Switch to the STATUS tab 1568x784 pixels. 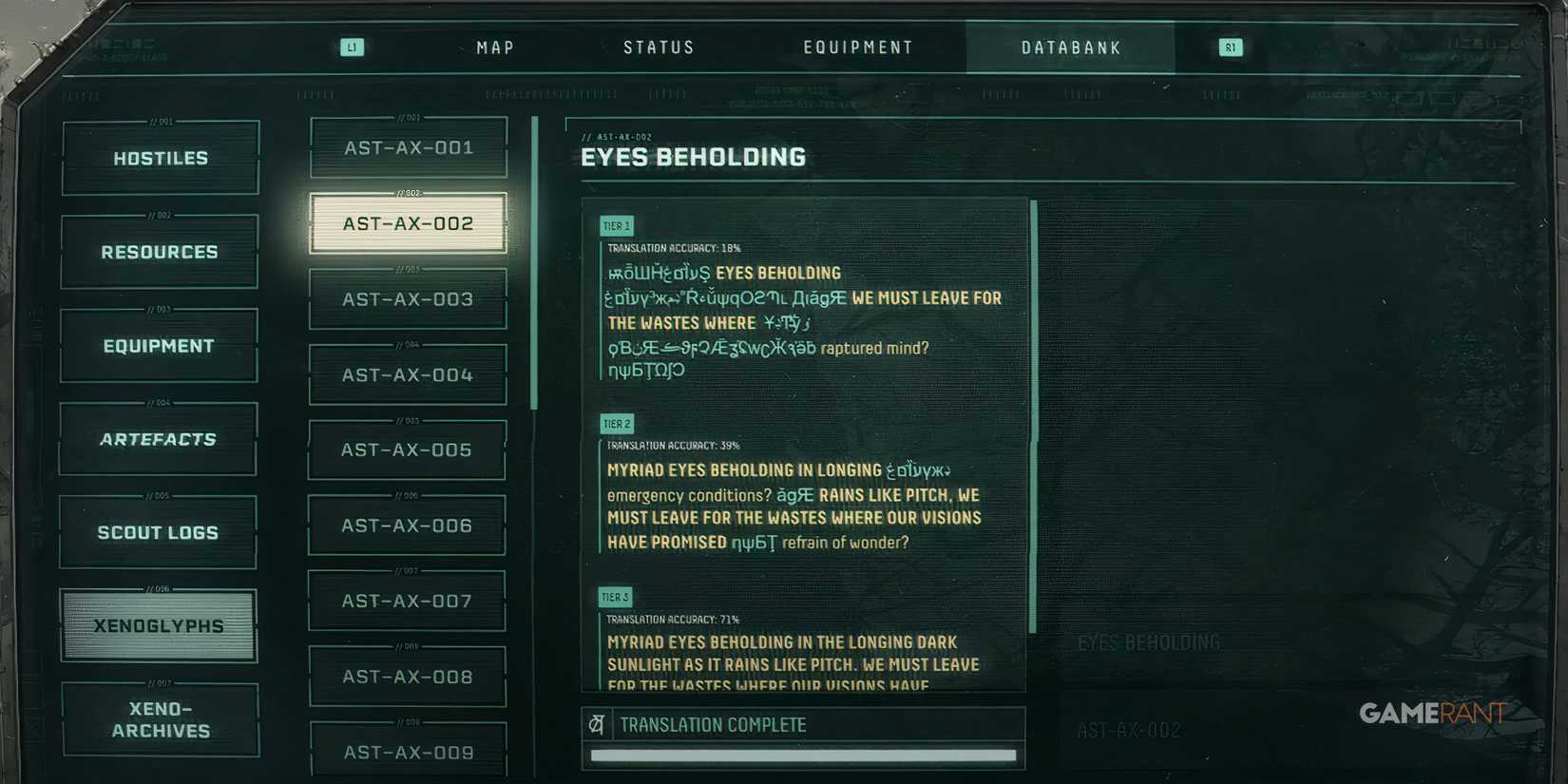[x=660, y=47]
